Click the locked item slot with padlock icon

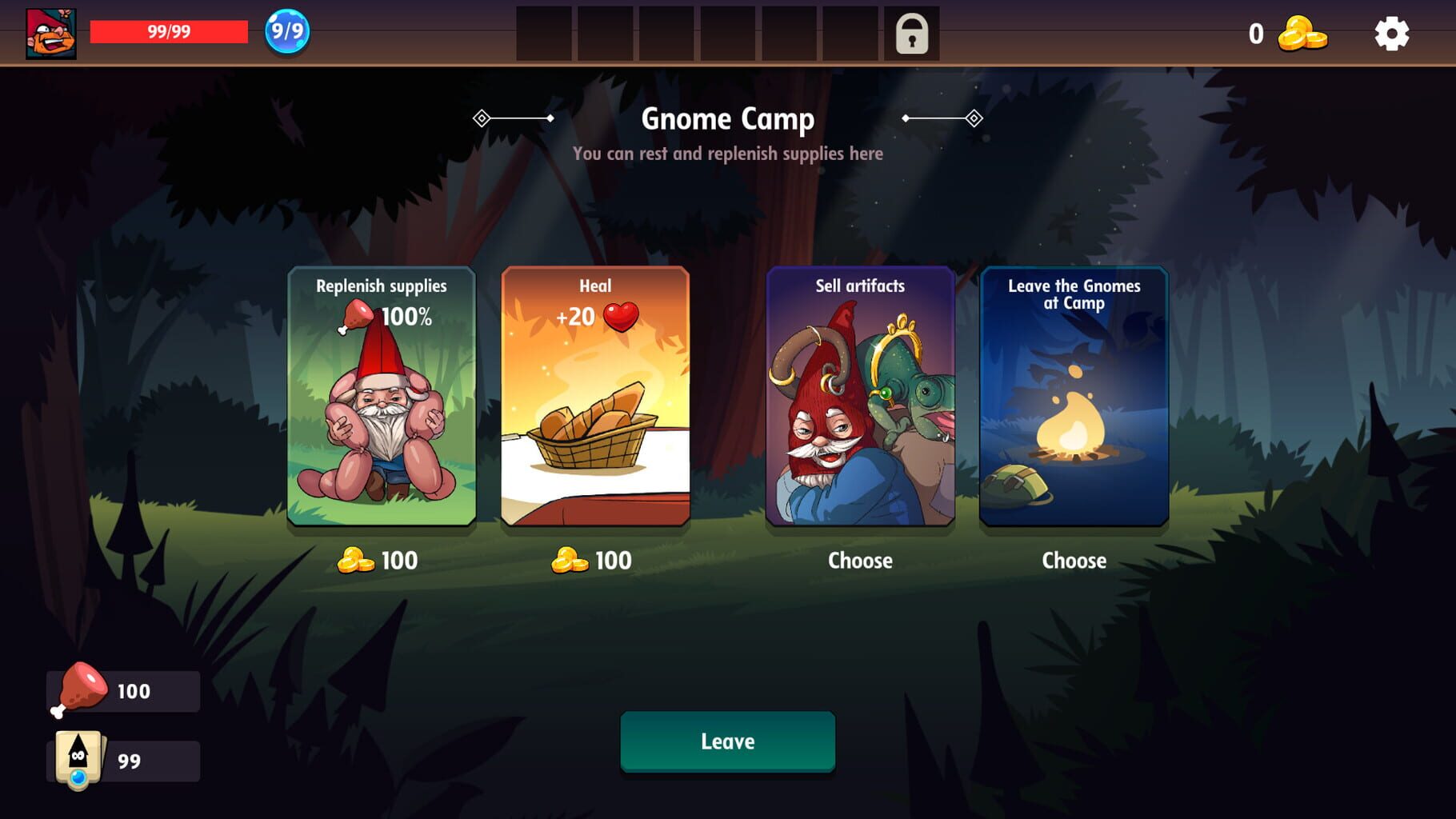(x=912, y=35)
